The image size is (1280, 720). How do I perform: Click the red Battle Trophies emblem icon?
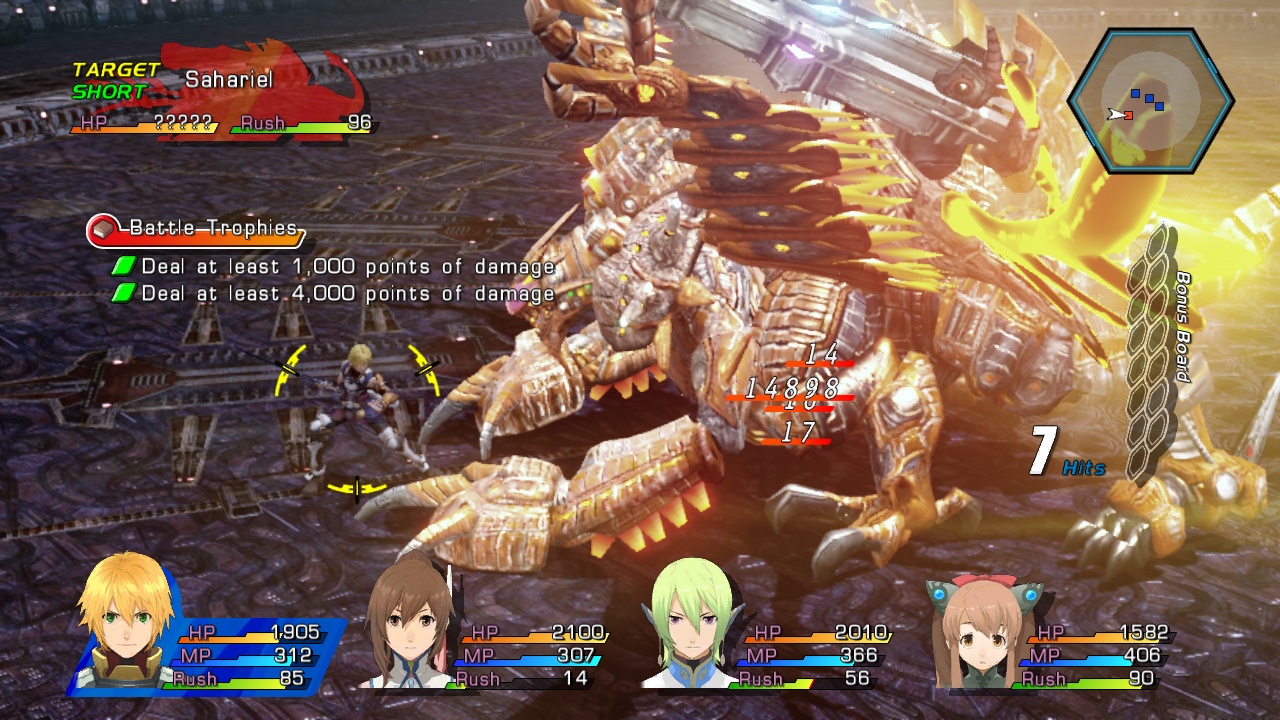104,228
